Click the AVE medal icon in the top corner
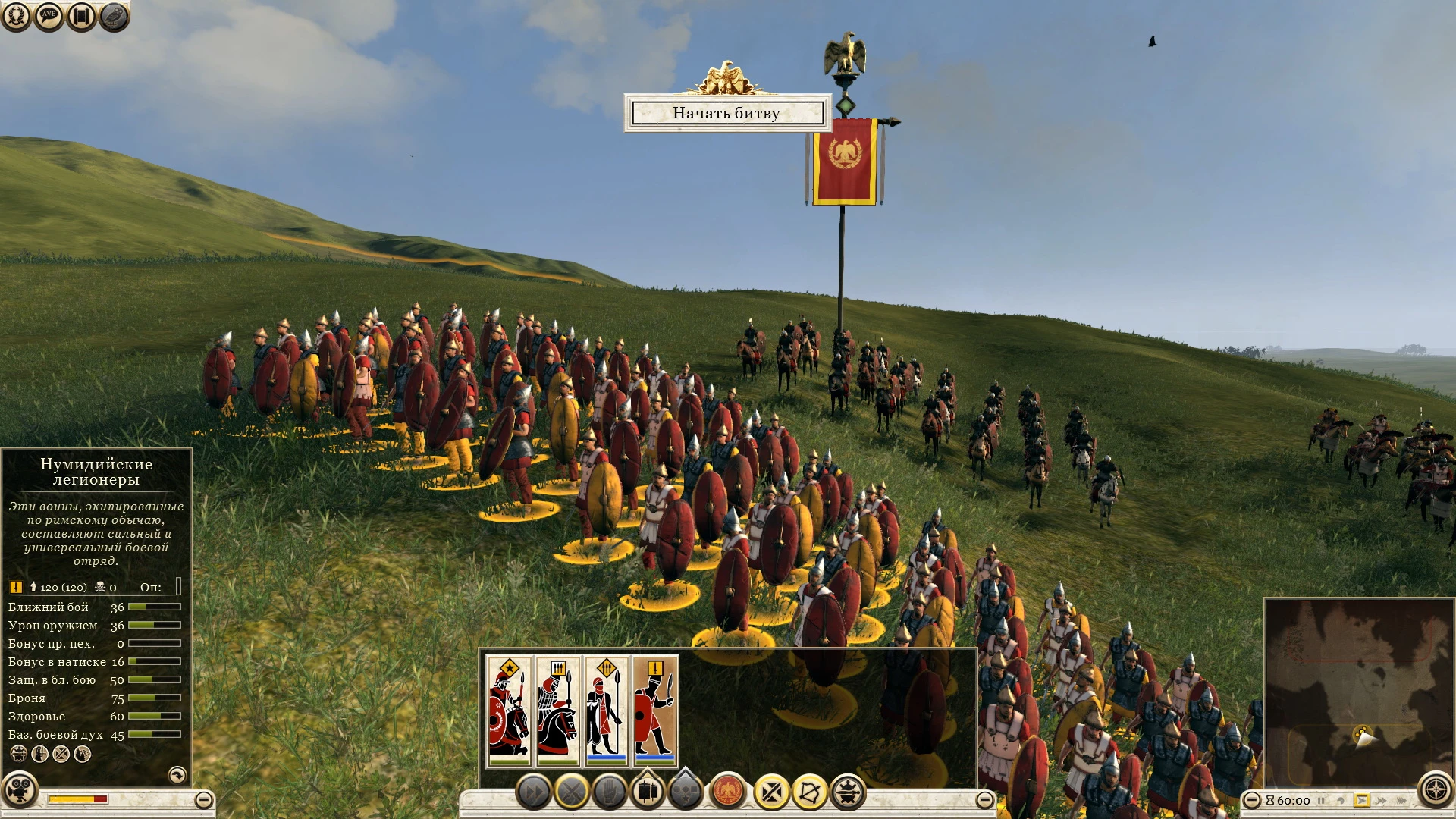The width and height of the screenshot is (1456, 819). click(49, 15)
